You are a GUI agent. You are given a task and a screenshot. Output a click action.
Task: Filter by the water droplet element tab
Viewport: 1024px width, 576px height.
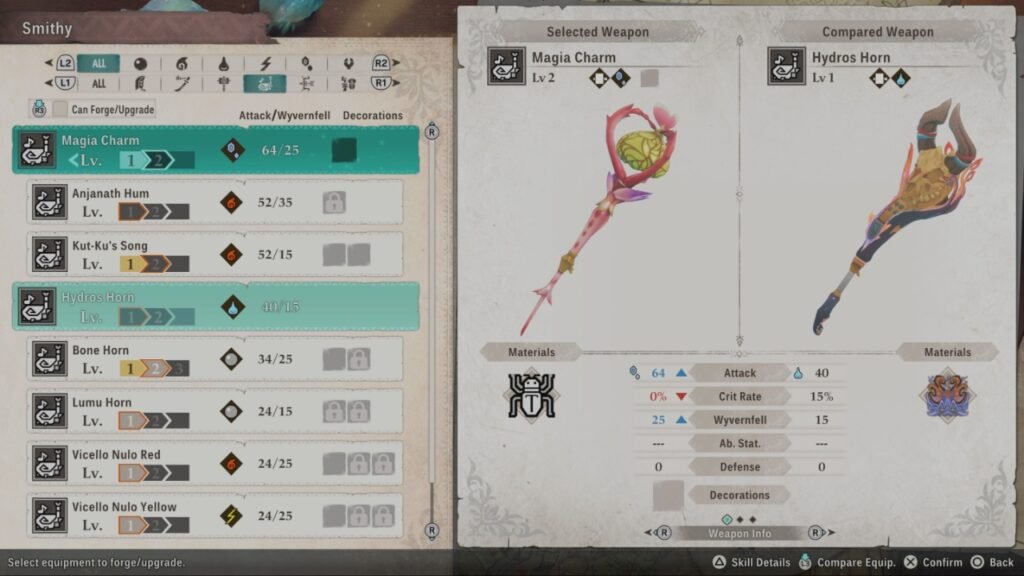click(223, 63)
